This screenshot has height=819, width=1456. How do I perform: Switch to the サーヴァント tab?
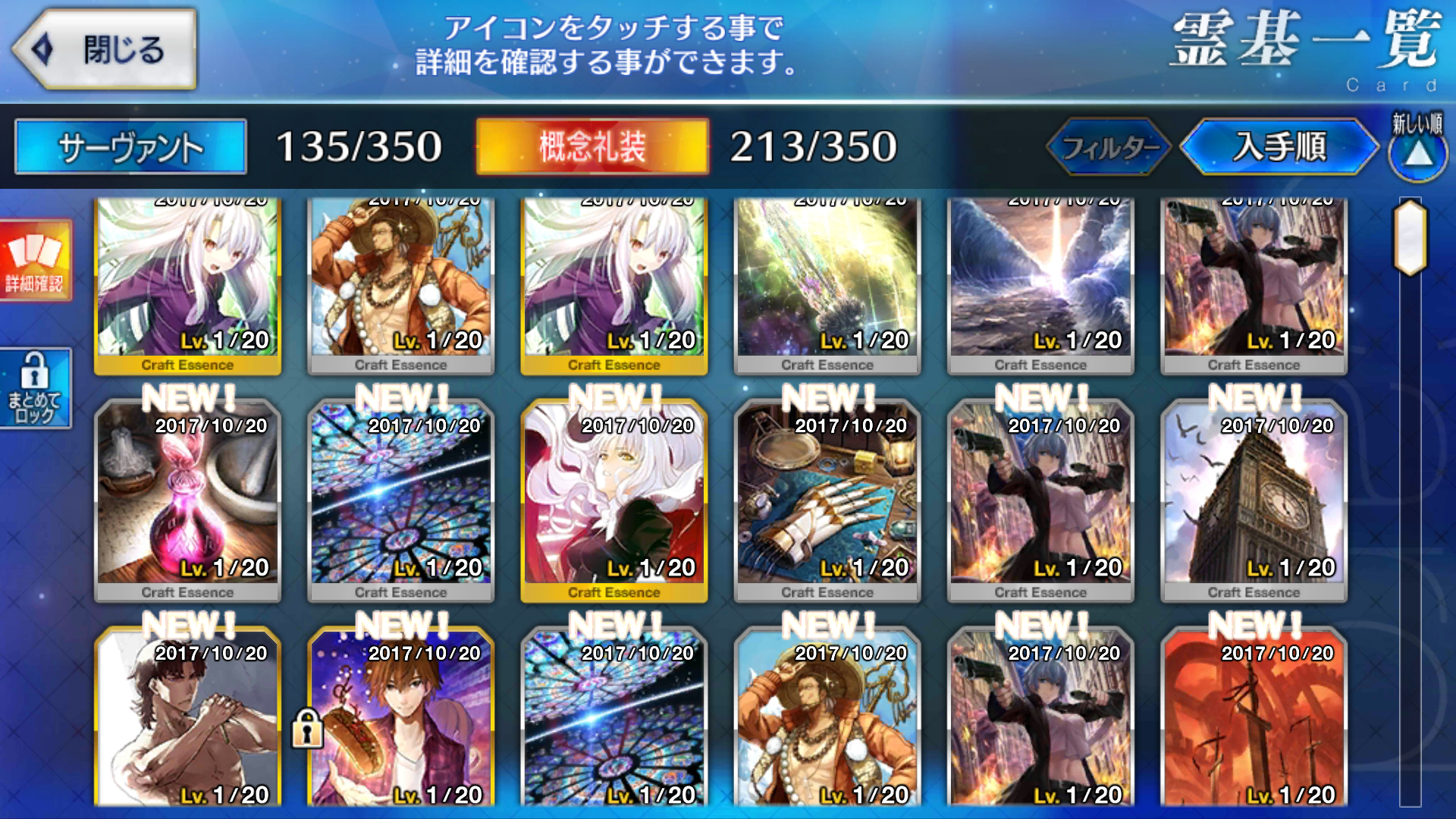[130, 146]
